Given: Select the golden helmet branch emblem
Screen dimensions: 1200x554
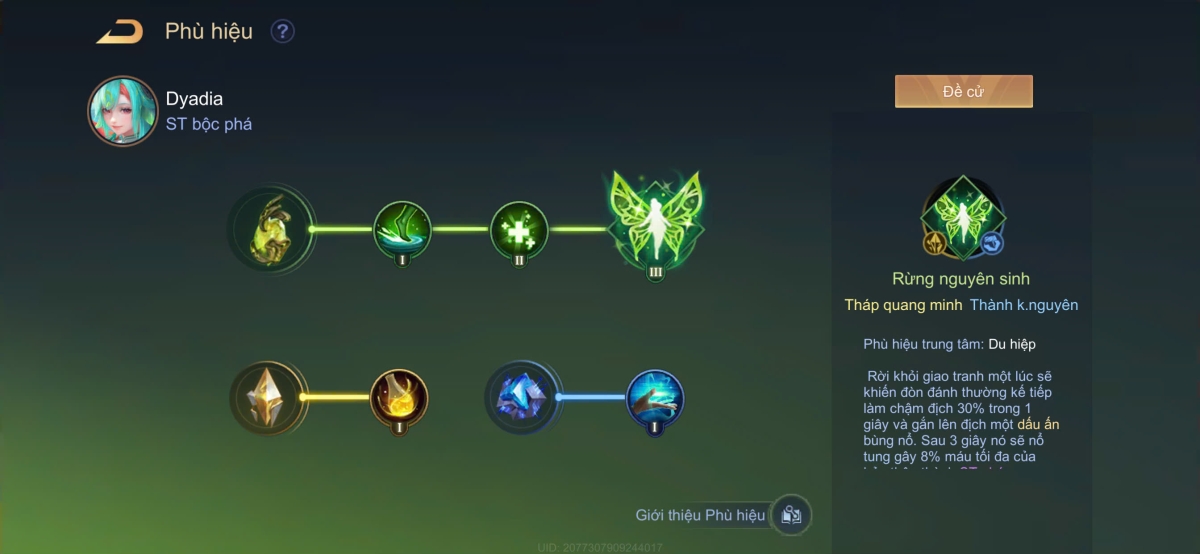Looking at the screenshot, I should point(270,229).
